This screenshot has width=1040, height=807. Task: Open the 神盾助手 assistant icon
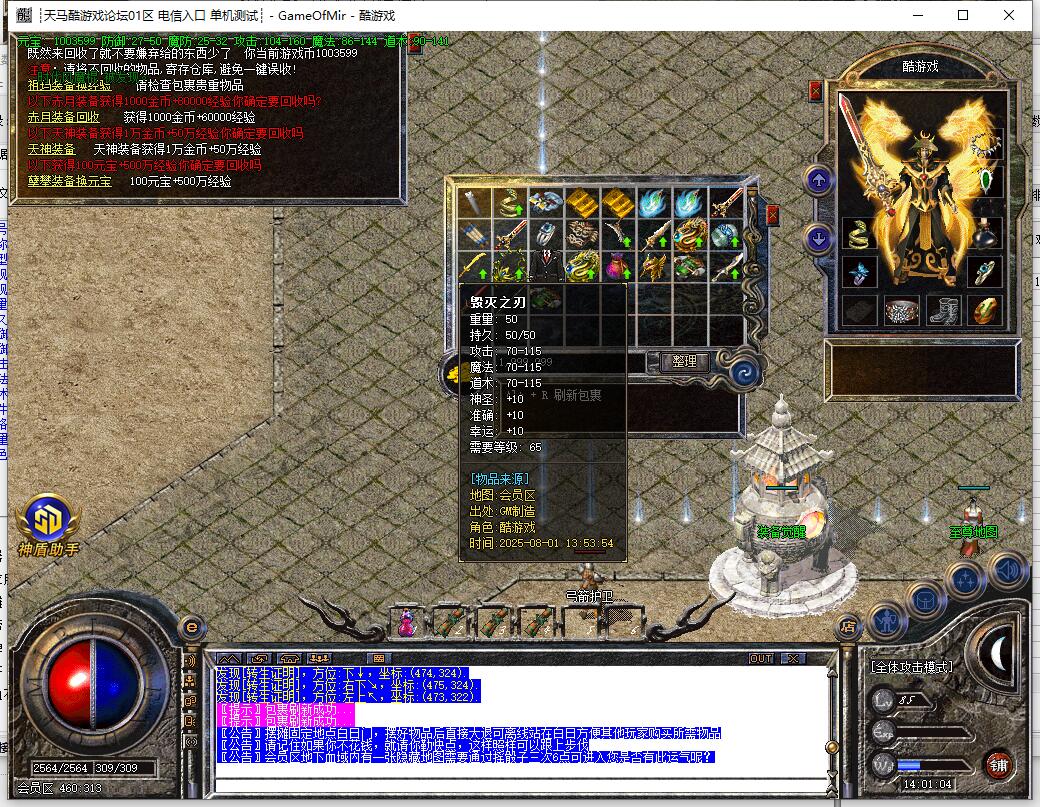[x=47, y=517]
